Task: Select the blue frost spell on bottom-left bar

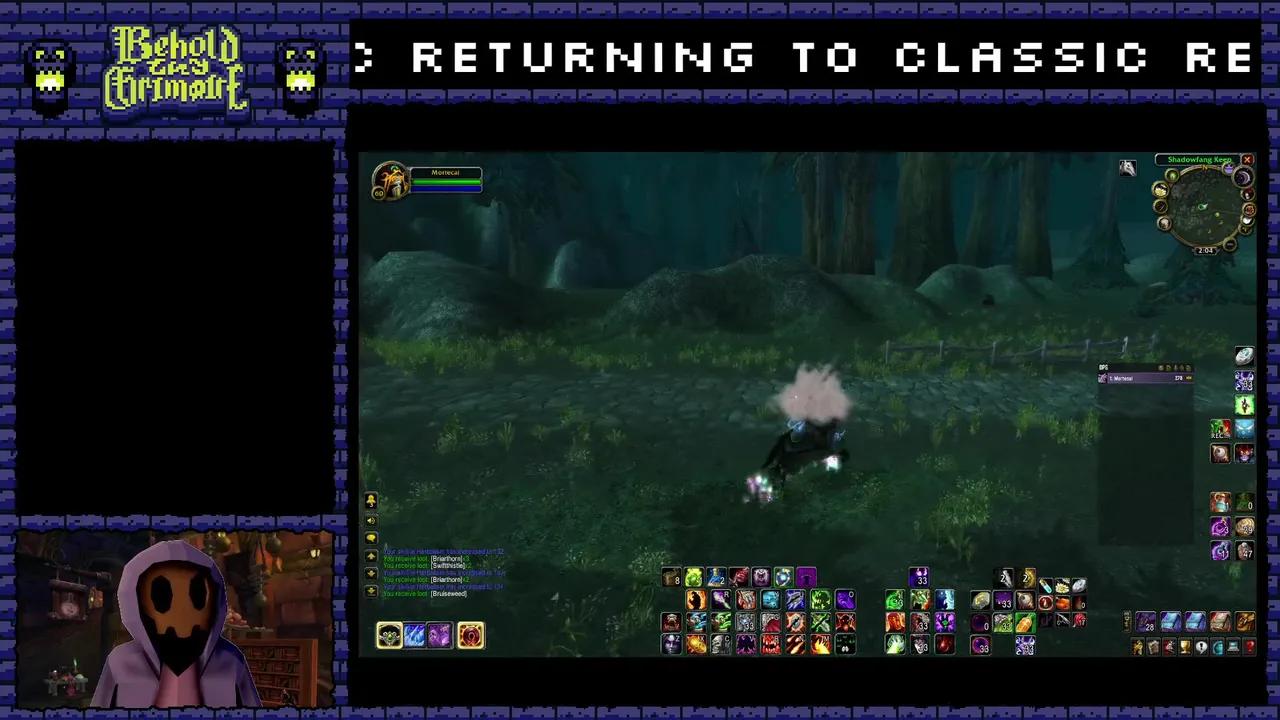Action: 414,635
